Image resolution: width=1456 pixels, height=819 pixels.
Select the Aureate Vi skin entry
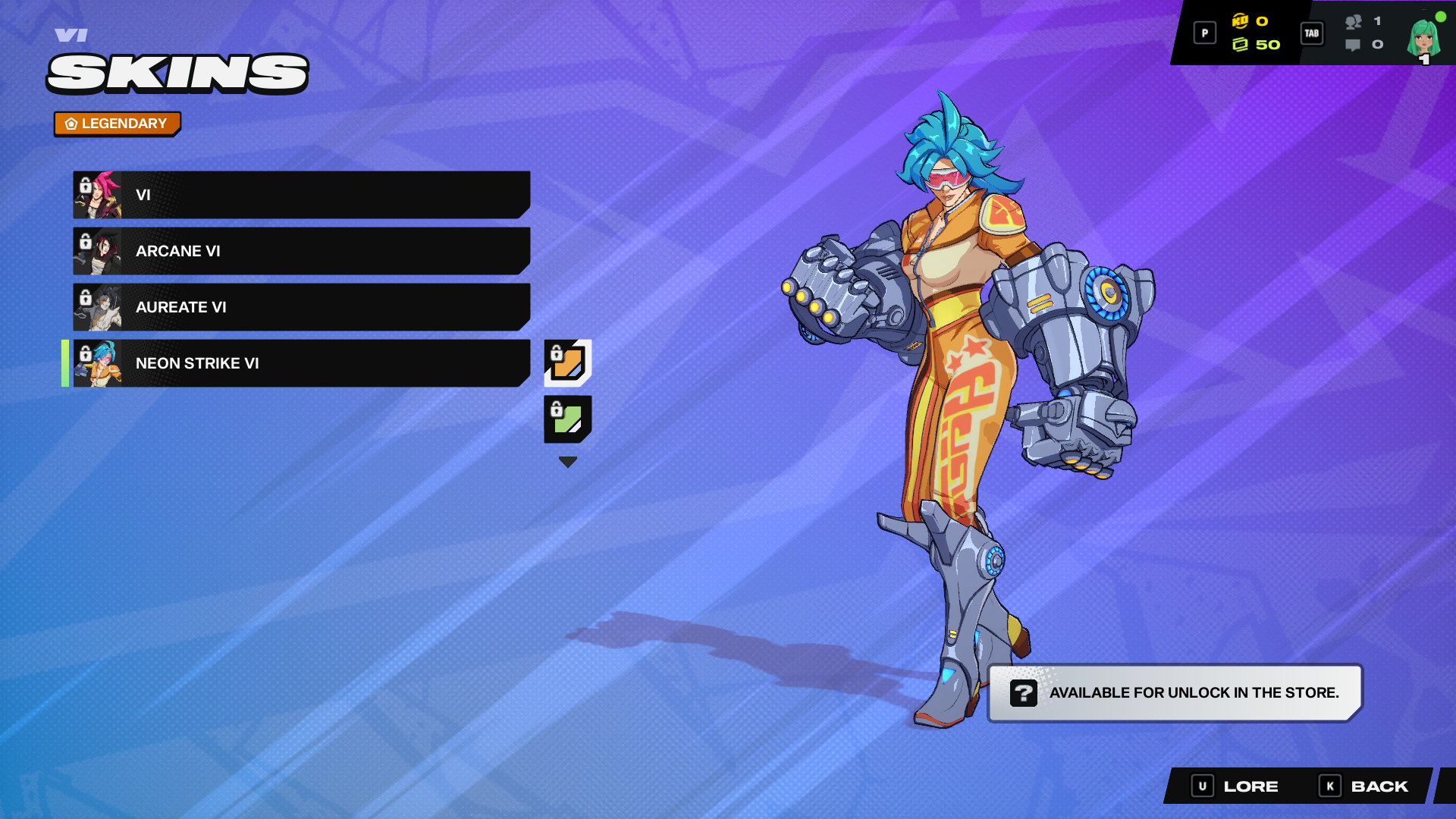click(303, 307)
